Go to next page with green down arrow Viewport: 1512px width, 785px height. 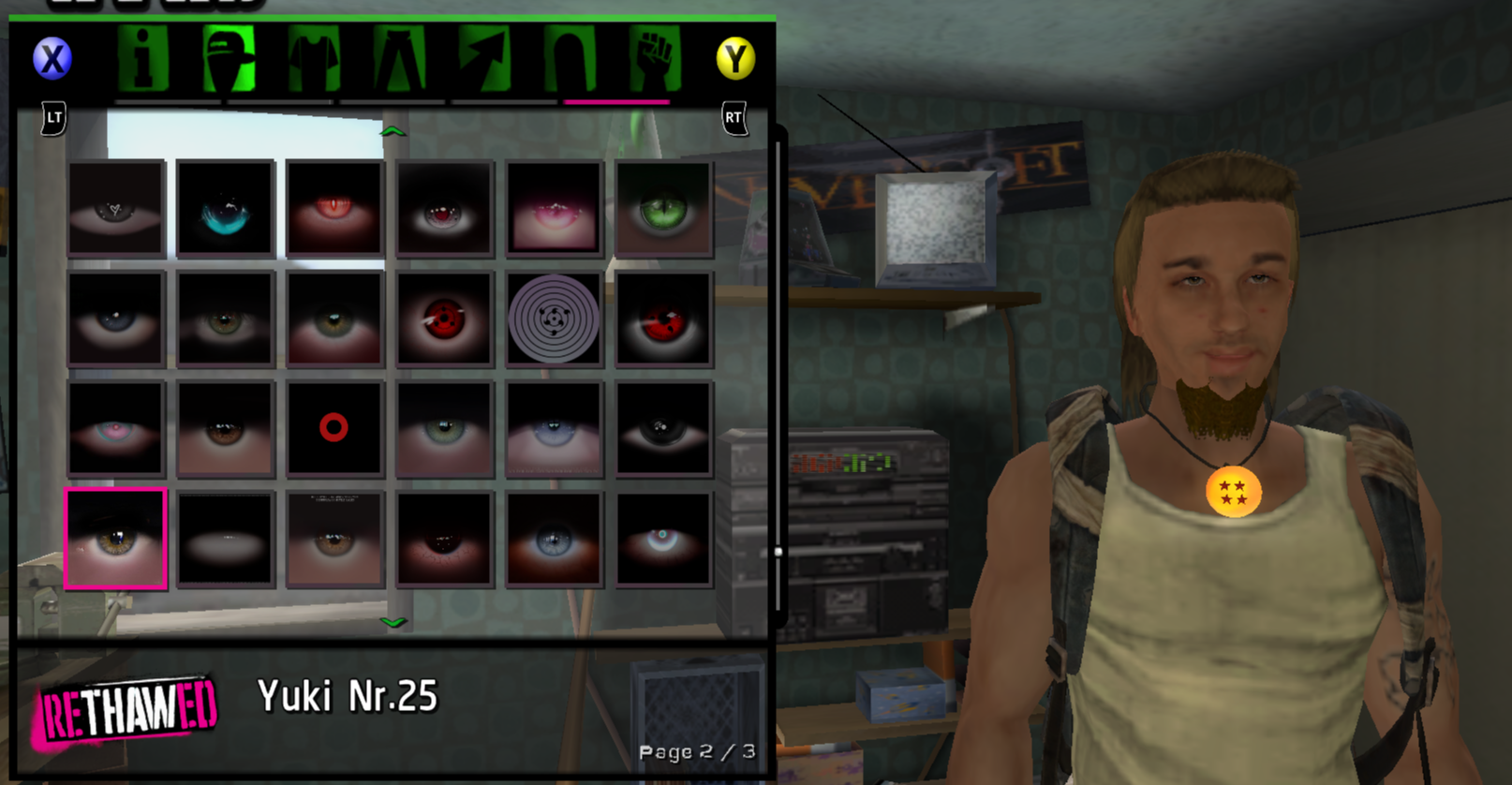point(393,622)
